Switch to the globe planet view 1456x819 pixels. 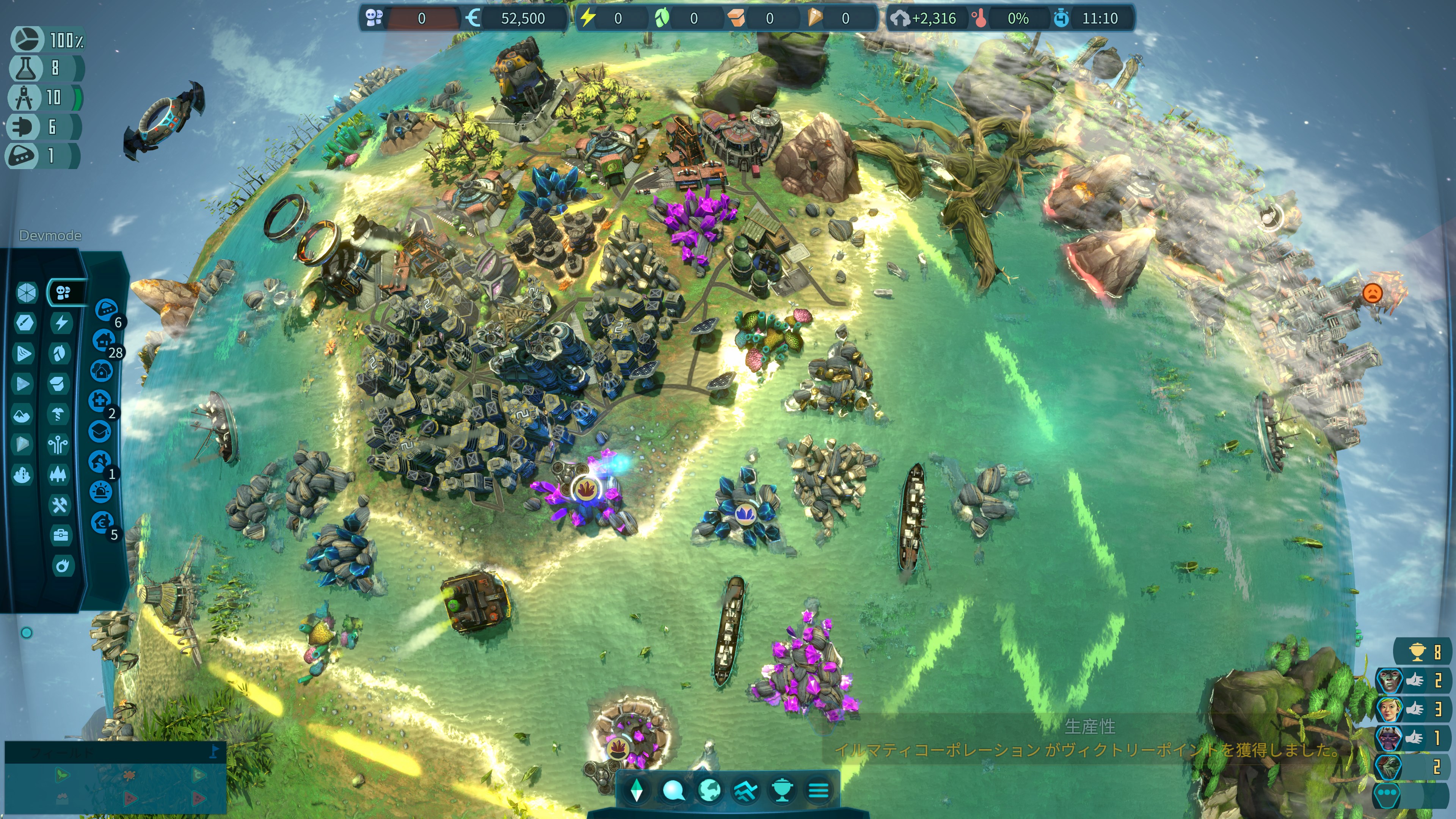pyautogui.click(x=709, y=790)
